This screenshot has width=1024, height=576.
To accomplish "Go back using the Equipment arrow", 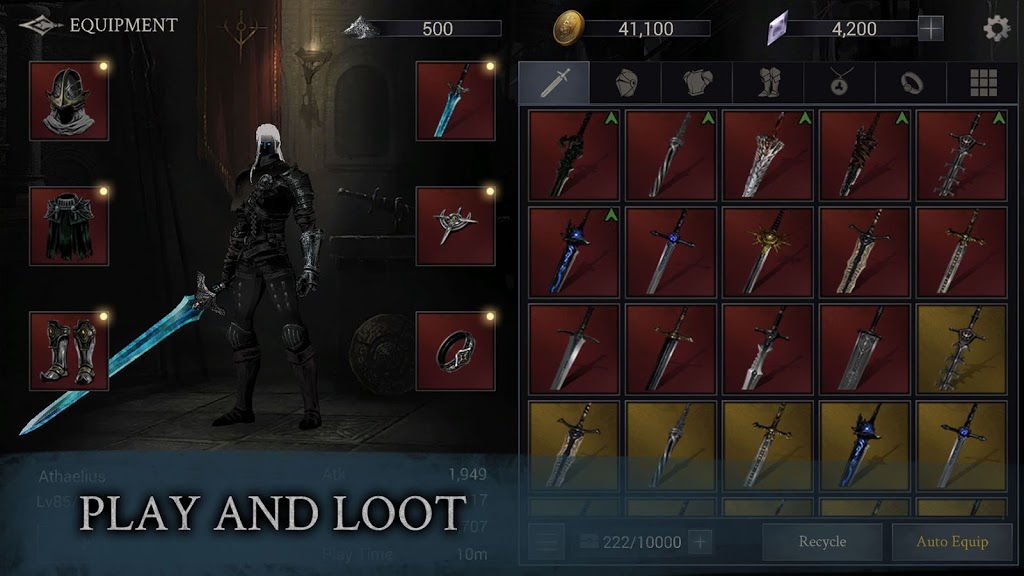I will (38, 26).
